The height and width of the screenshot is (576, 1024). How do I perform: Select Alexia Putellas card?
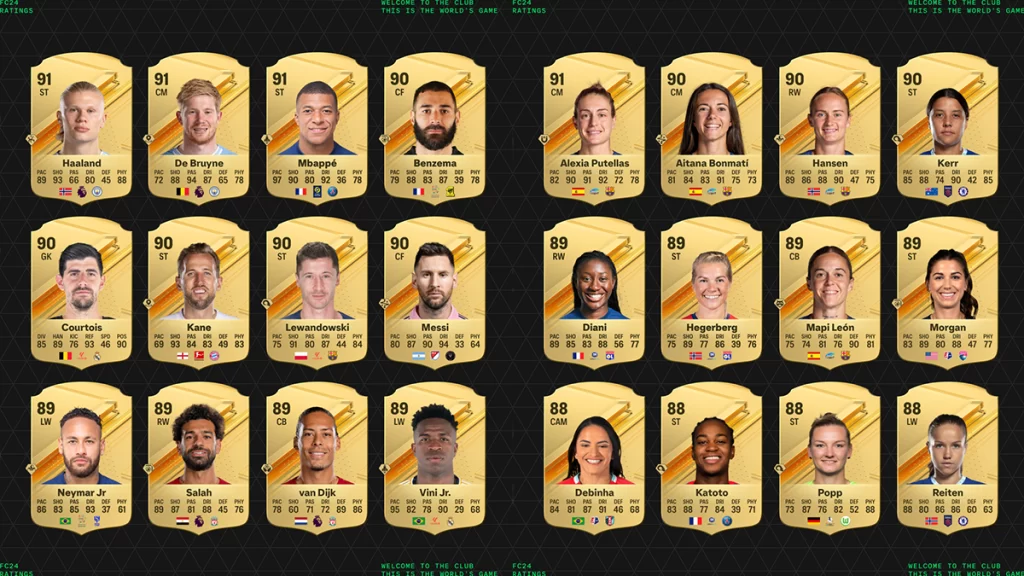[x=594, y=130]
